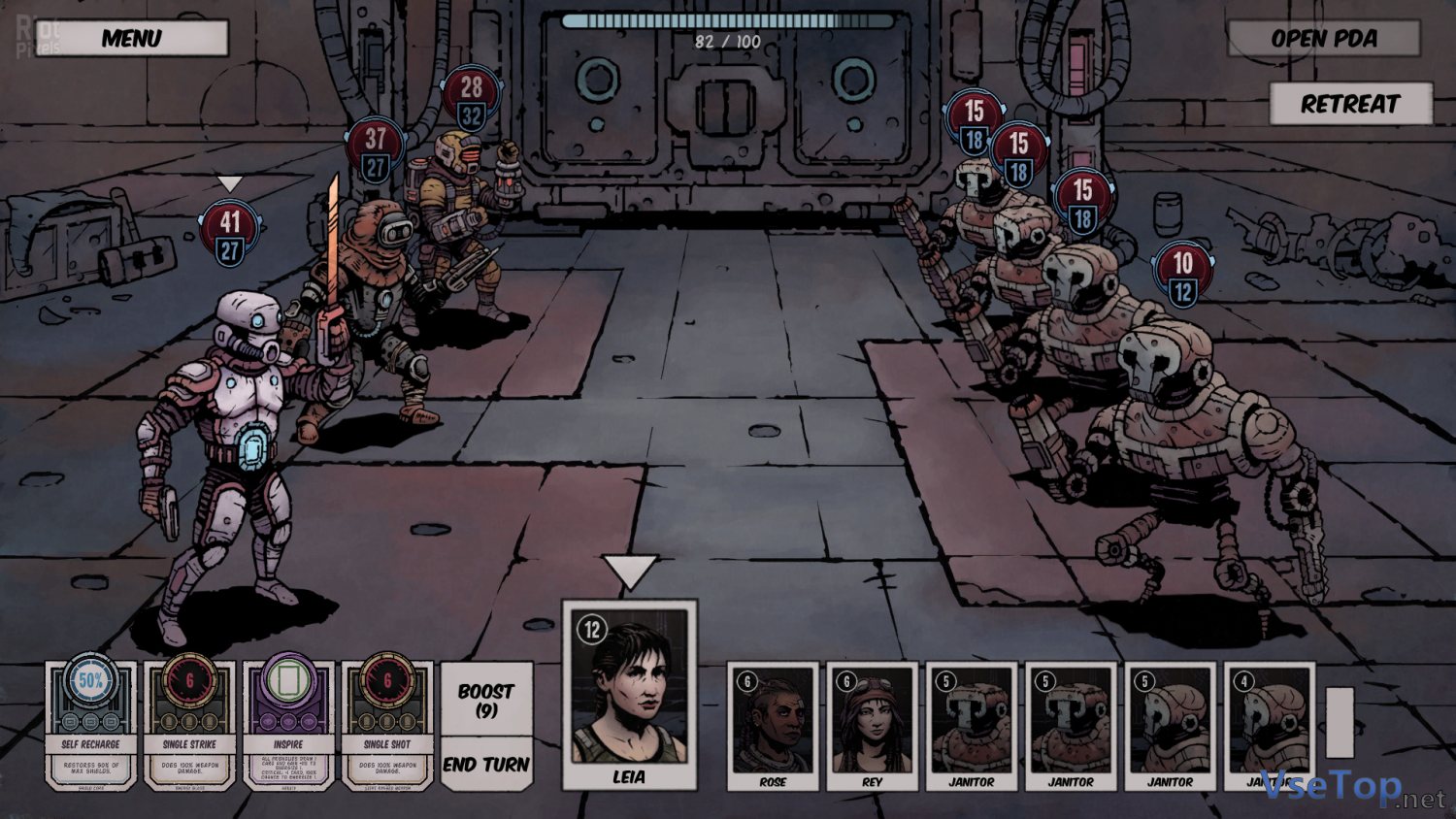Activate the Boost (9) button

pos(486,700)
